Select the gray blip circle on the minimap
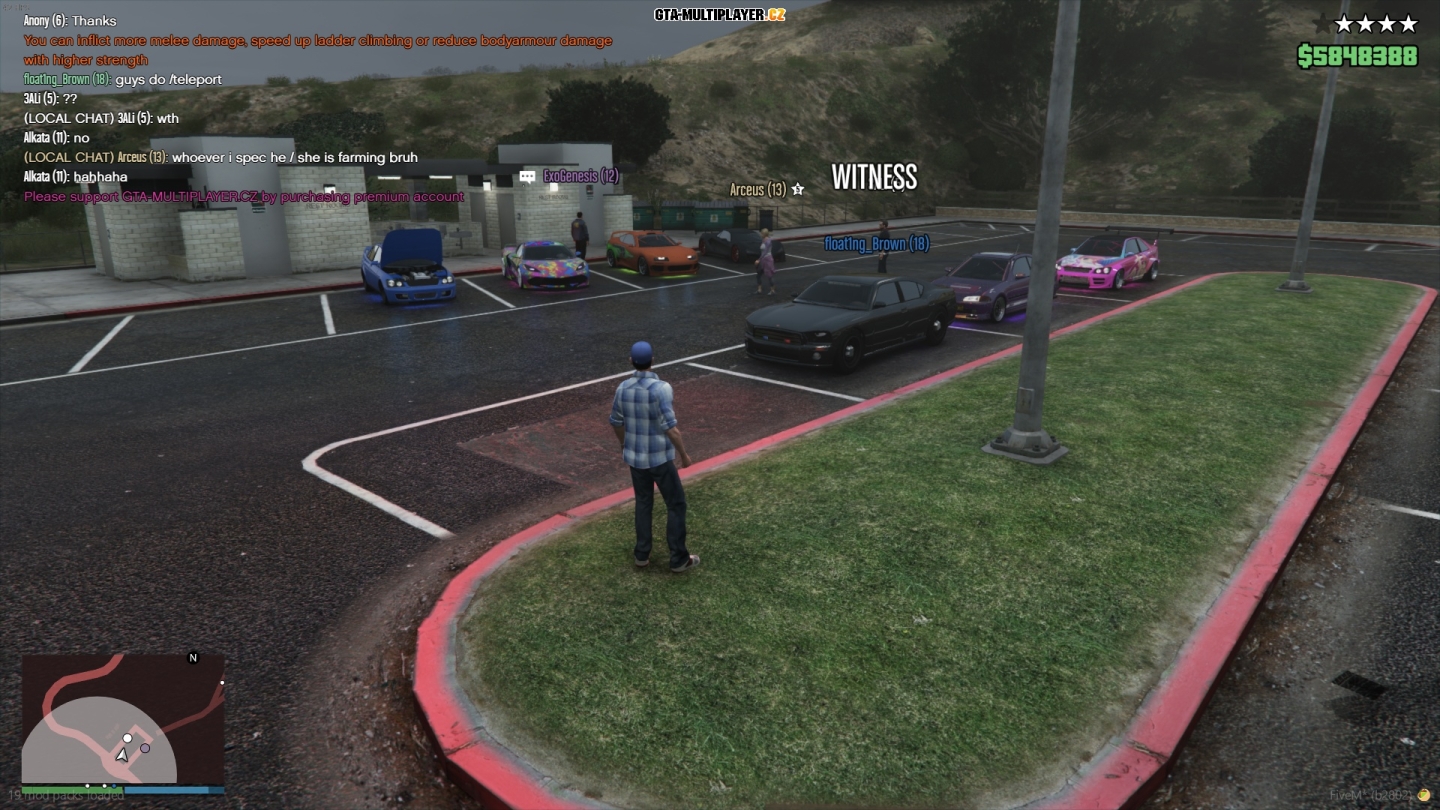1440x810 pixels. 146,747
